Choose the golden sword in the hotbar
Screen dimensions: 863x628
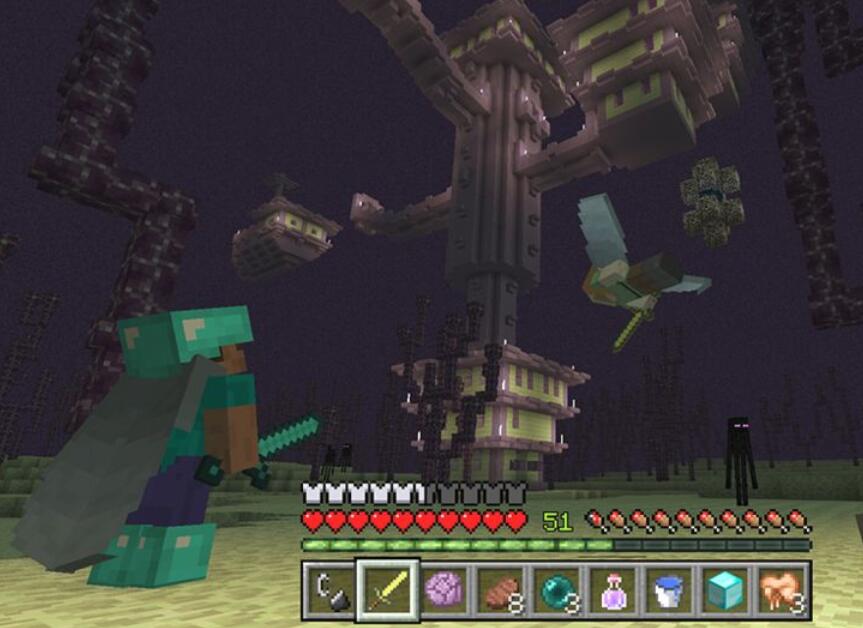[387, 590]
